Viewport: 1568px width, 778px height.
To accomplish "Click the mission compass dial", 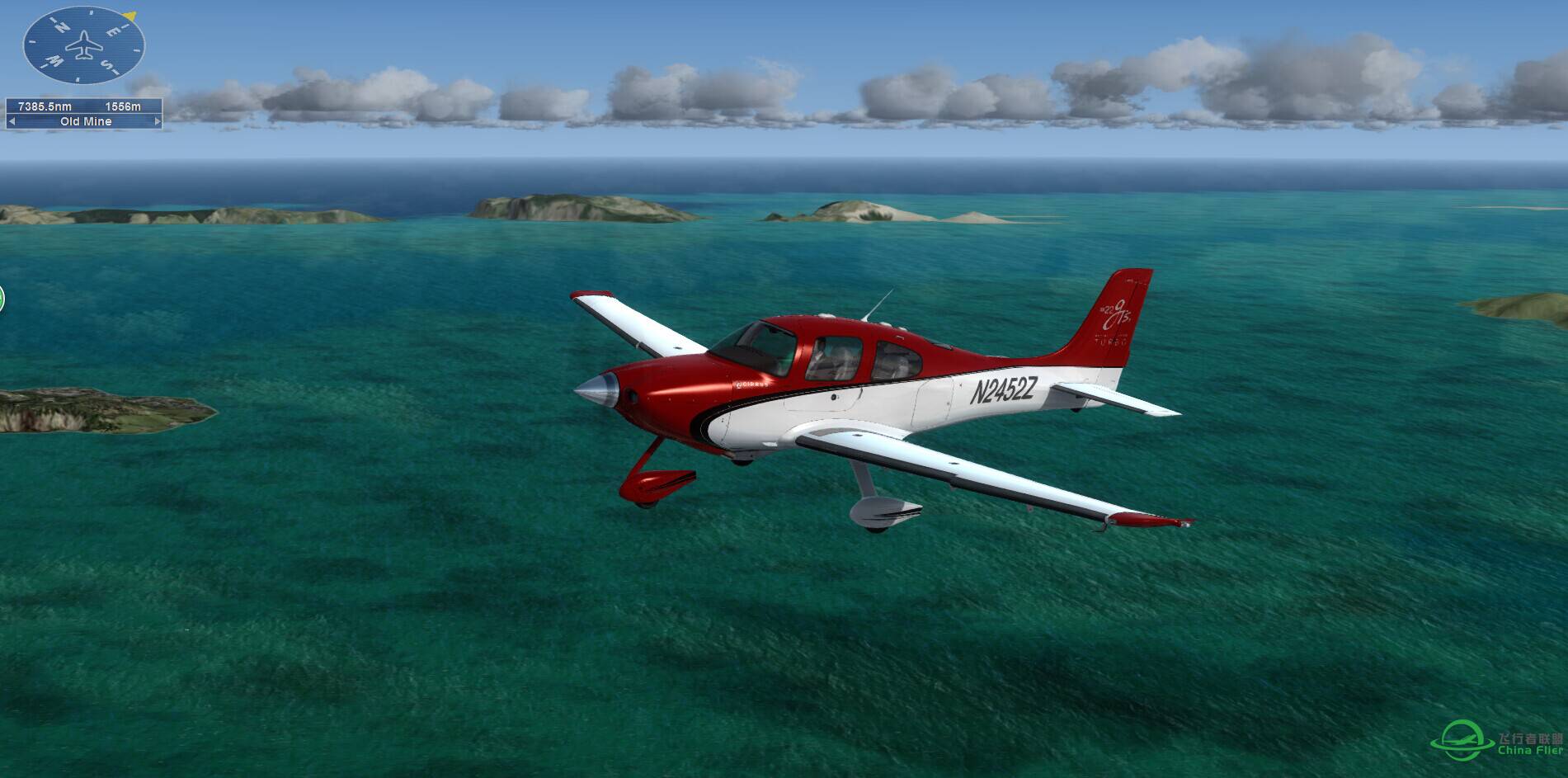I will point(83,45).
